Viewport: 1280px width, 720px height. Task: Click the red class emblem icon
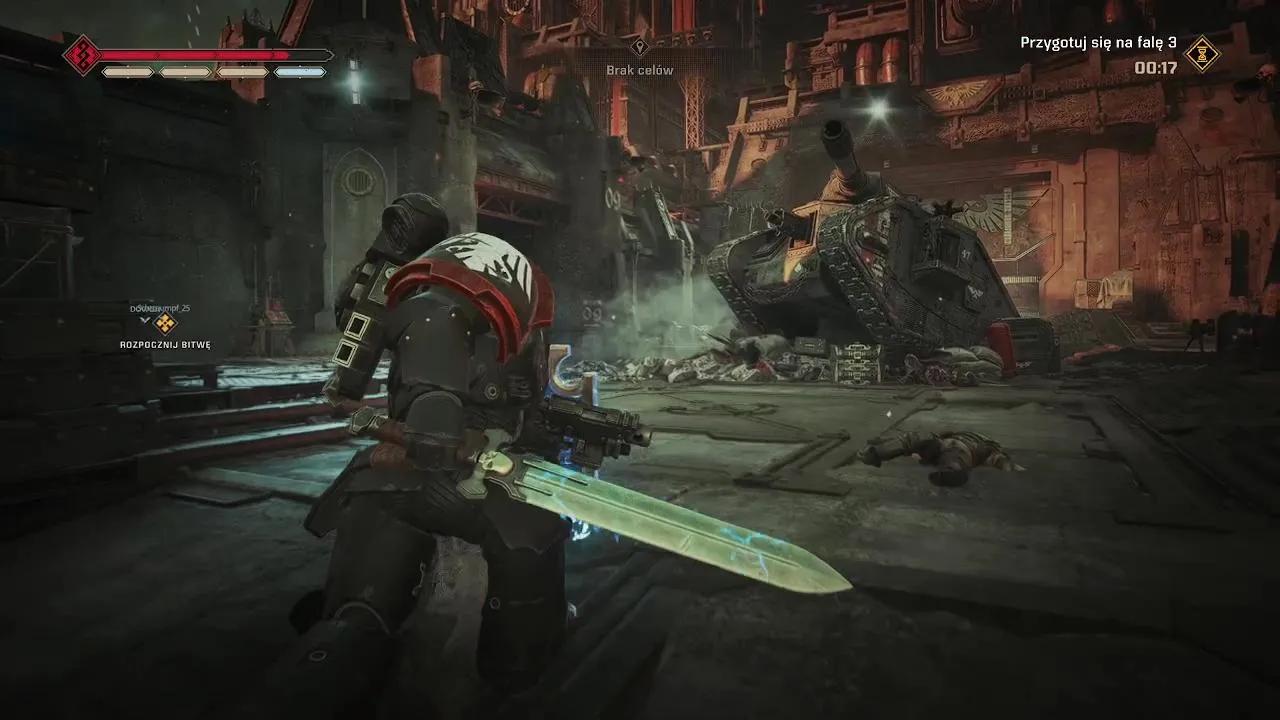tap(82, 54)
